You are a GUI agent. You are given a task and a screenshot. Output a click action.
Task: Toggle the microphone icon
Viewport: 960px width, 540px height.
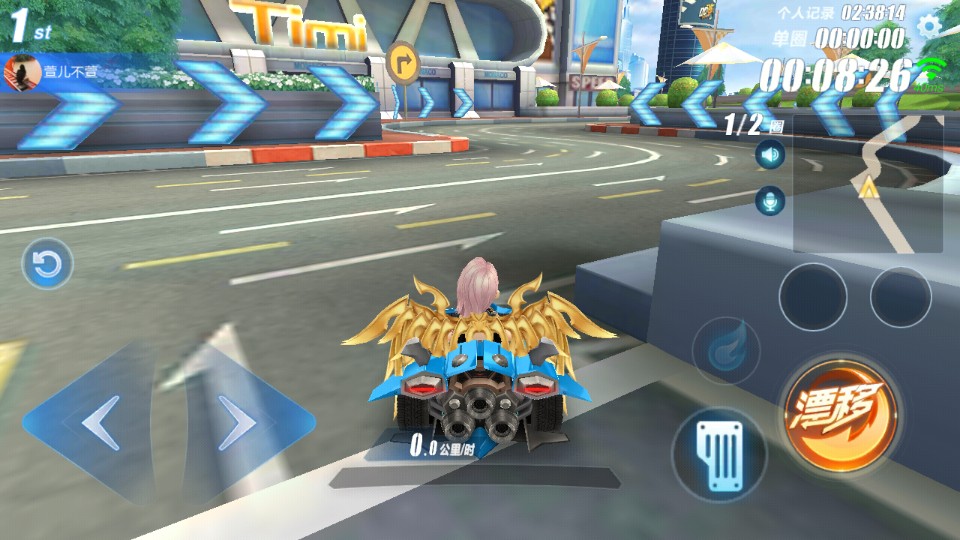[769, 201]
